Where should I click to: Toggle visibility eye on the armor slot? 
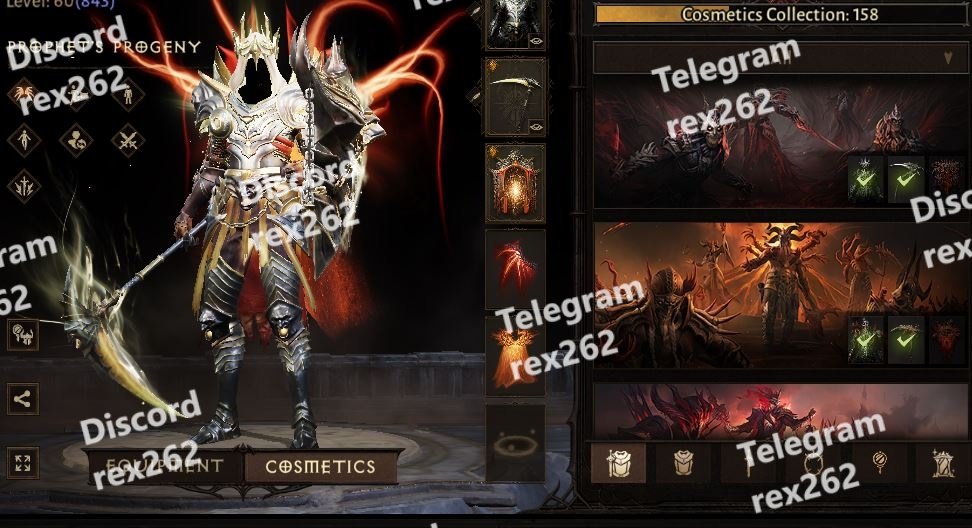click(537, 41)
